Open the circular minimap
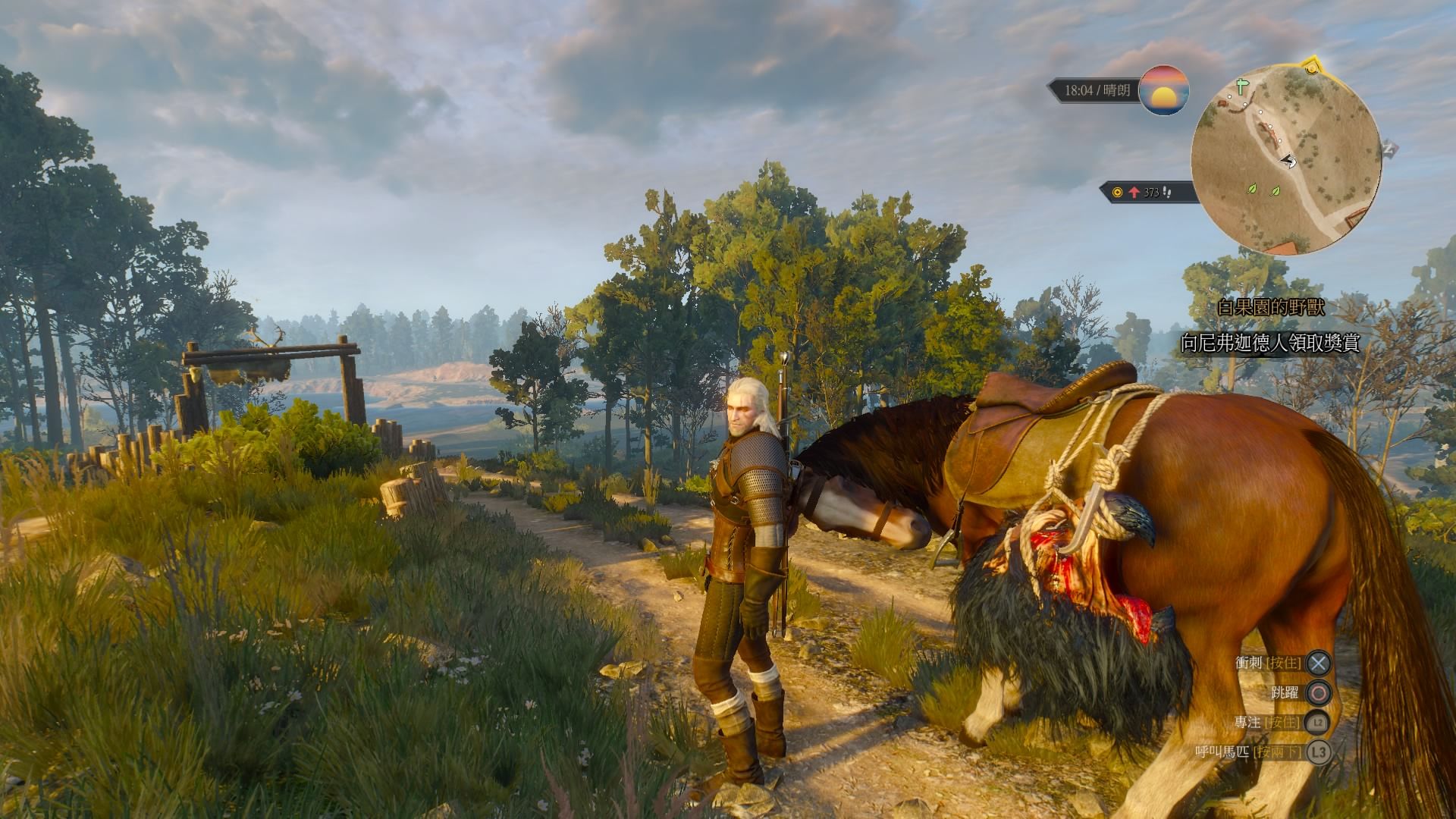 click(x=1285, y=159)
